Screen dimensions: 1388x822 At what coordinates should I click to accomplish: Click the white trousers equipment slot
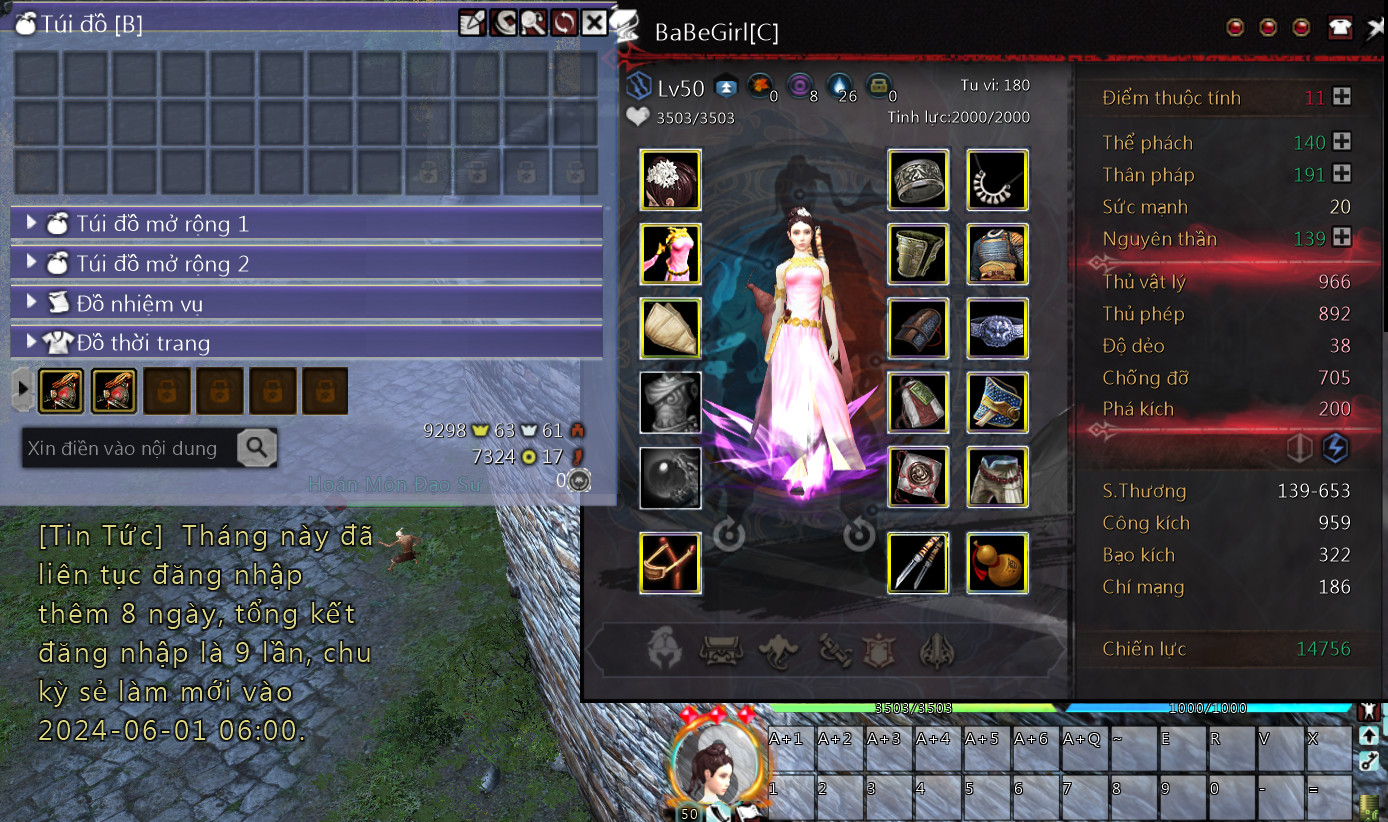point(997,477)
